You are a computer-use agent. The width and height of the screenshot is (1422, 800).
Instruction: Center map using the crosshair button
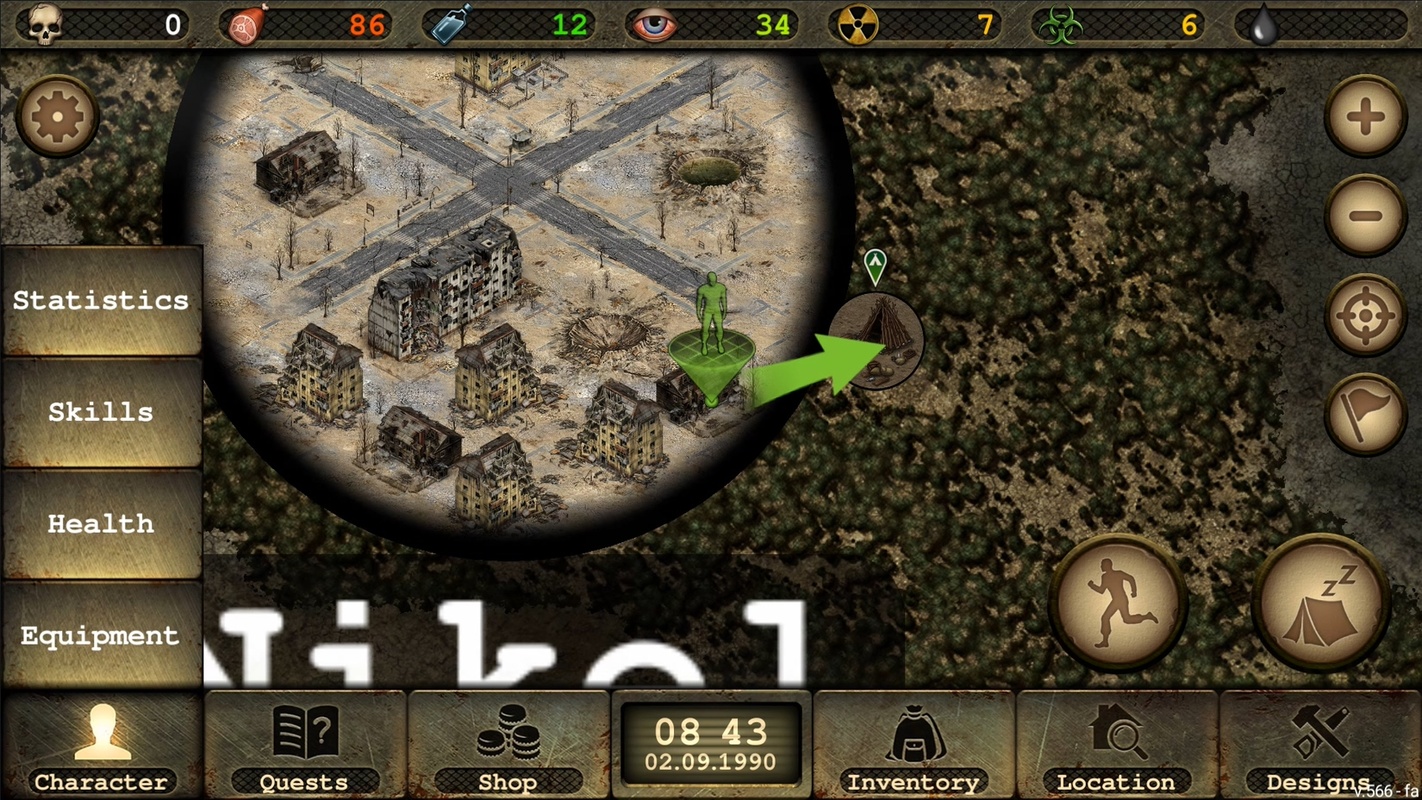1365,315
